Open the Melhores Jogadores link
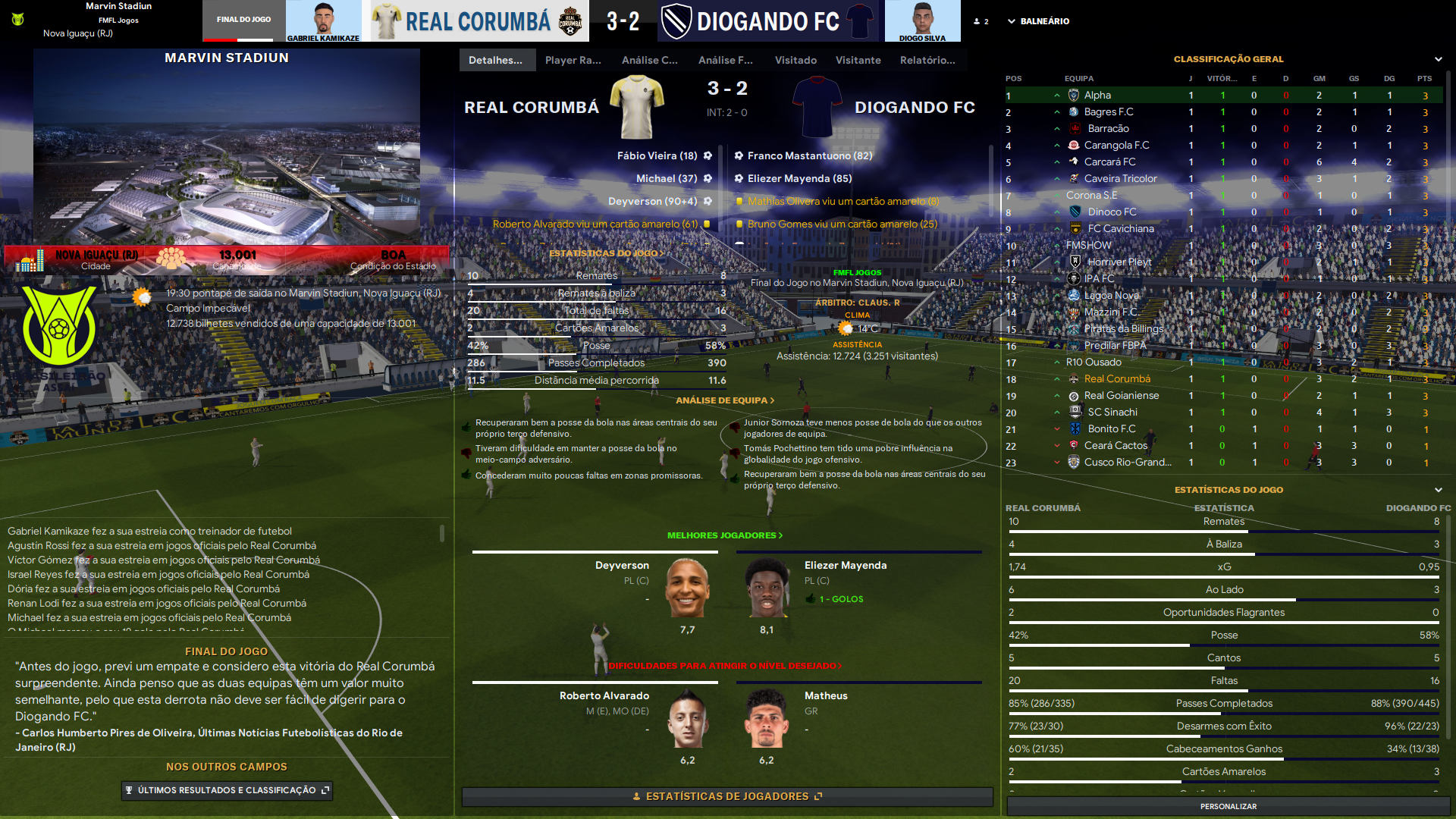1456x819 pixels. coord(724,535)
